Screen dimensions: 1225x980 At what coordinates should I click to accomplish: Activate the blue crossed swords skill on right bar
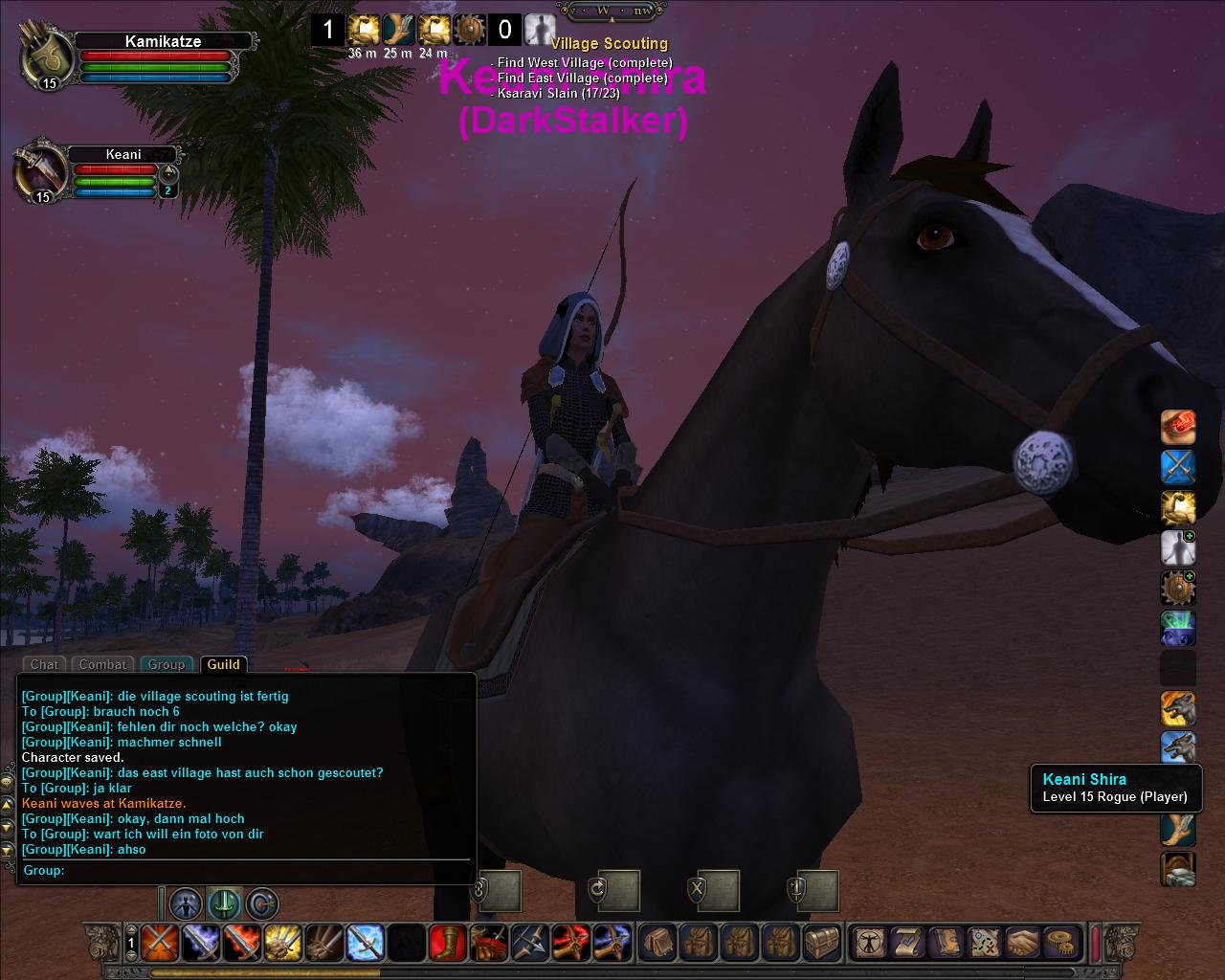[x=1178, y=467]
